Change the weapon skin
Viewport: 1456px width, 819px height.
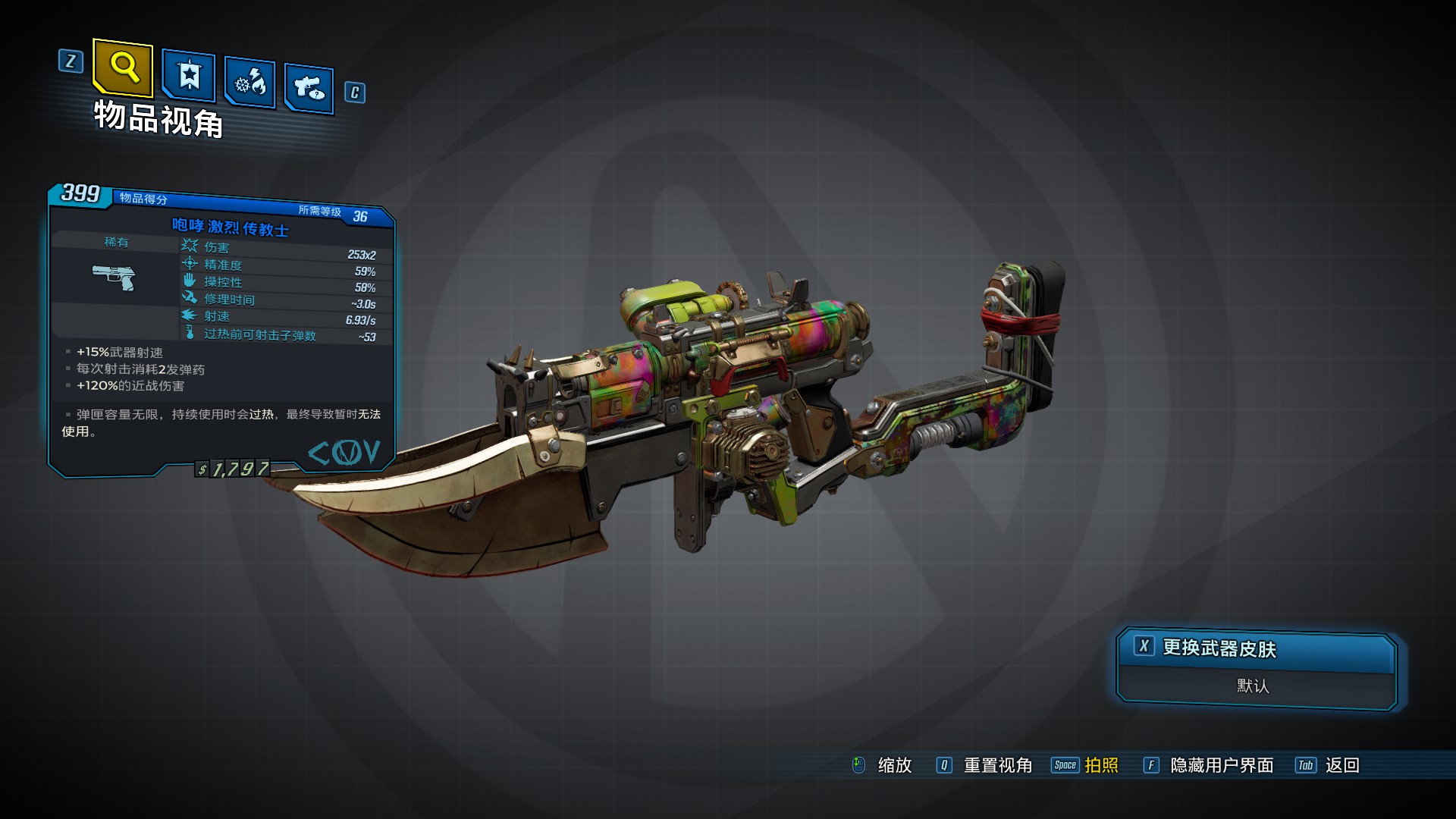[1255, 649]
